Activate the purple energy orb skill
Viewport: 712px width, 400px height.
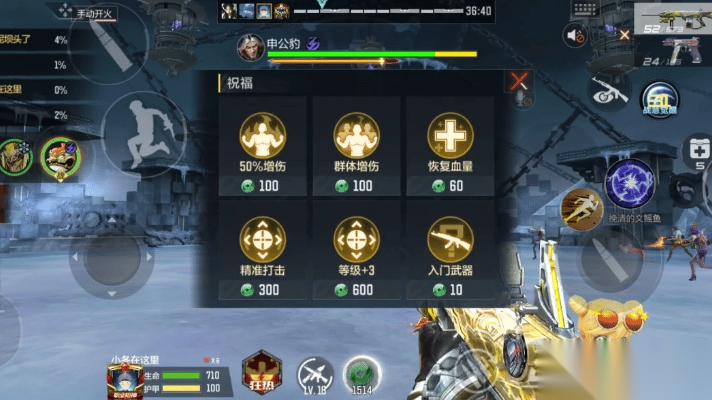[629, 185]
